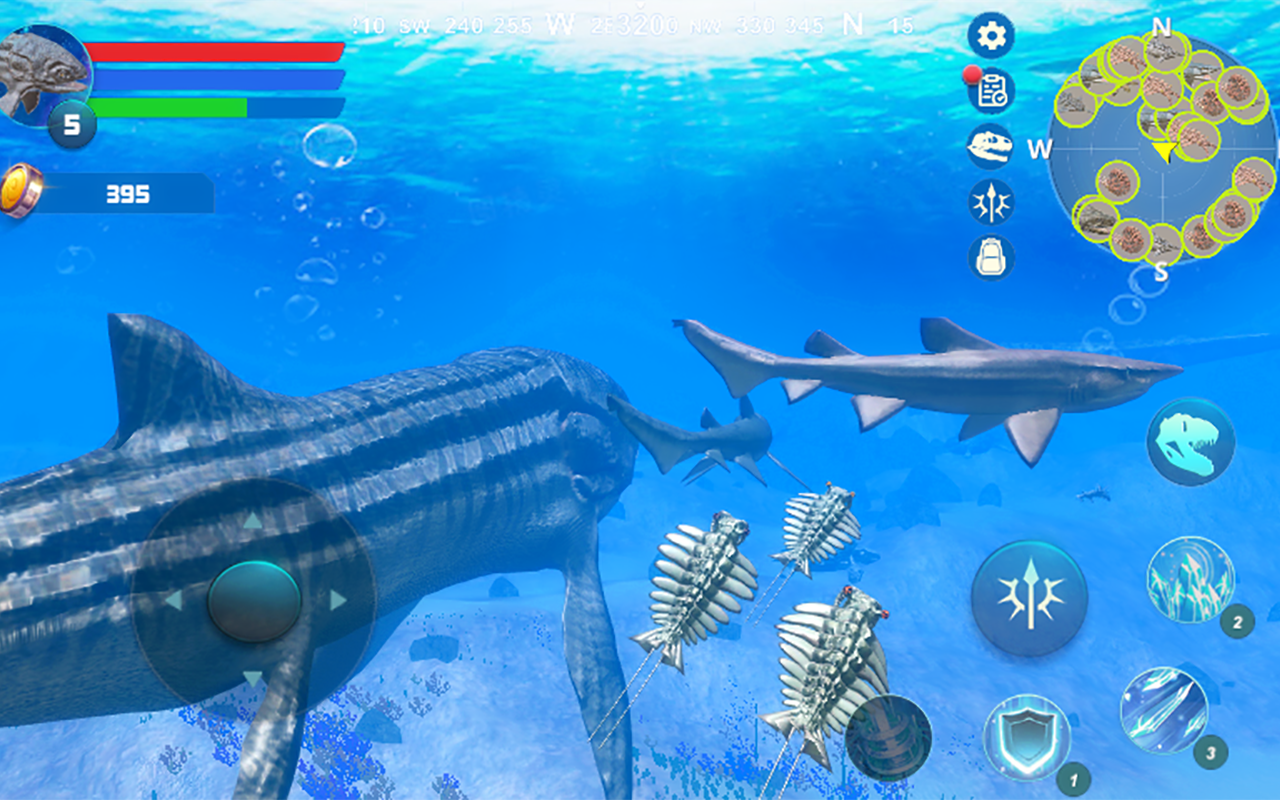Tap the virtual joystick center knob

coord(254,600)
